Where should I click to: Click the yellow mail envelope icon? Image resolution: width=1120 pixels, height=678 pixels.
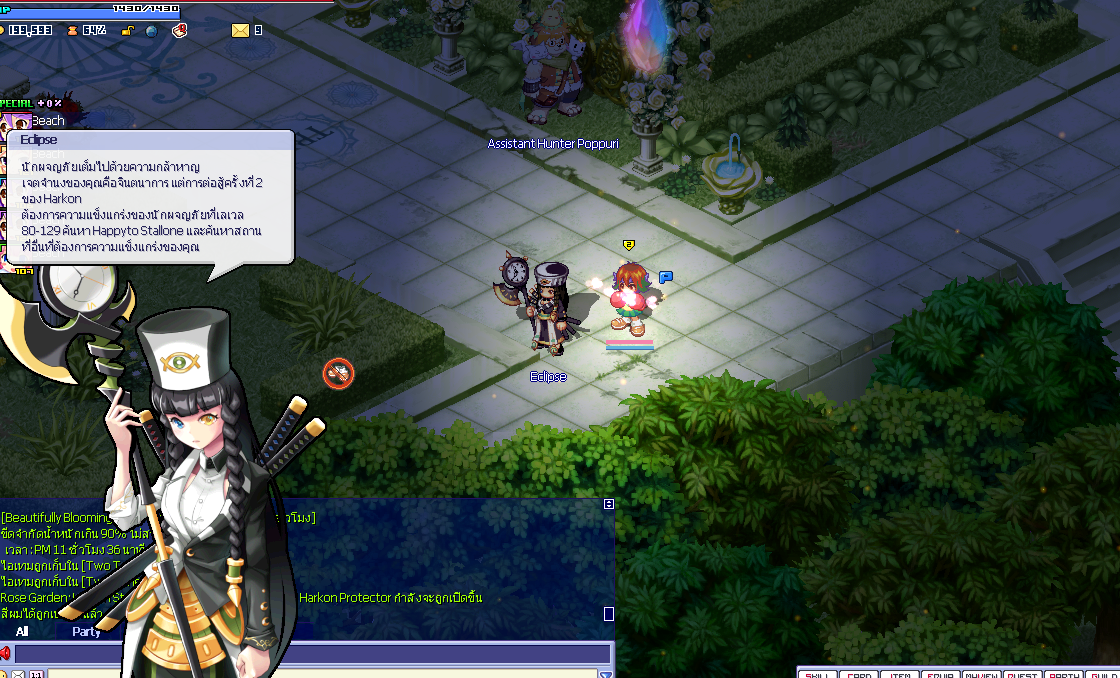tap(240, 30)
